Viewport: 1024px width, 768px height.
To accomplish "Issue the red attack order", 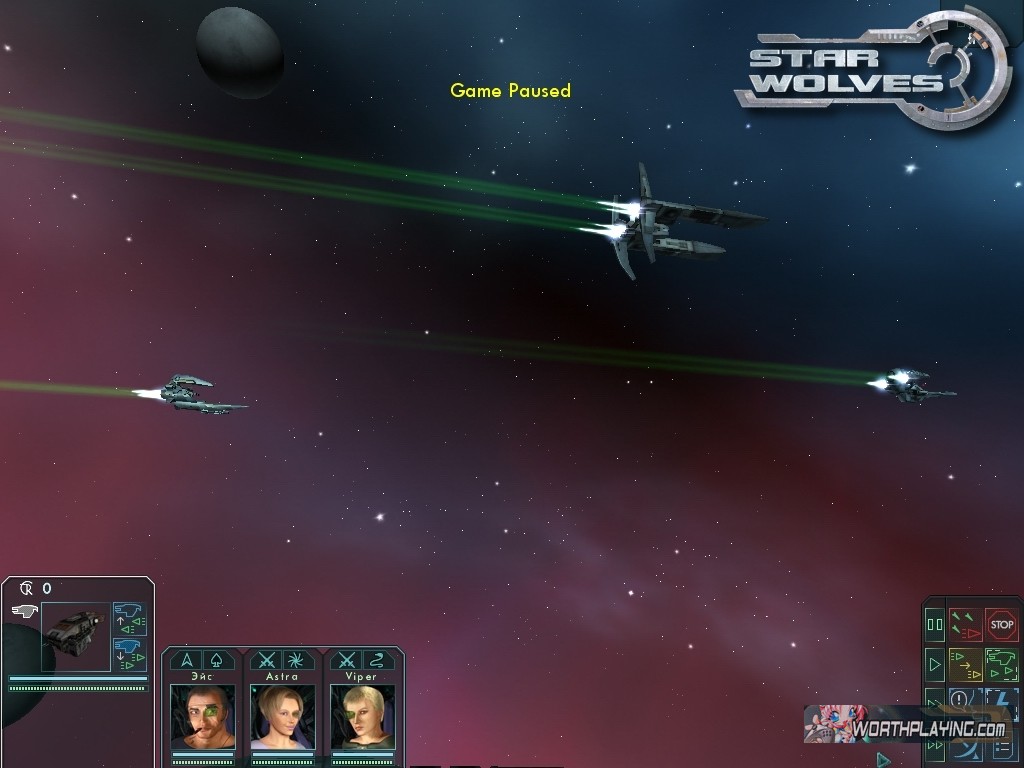I will click(x=965, y=625).
